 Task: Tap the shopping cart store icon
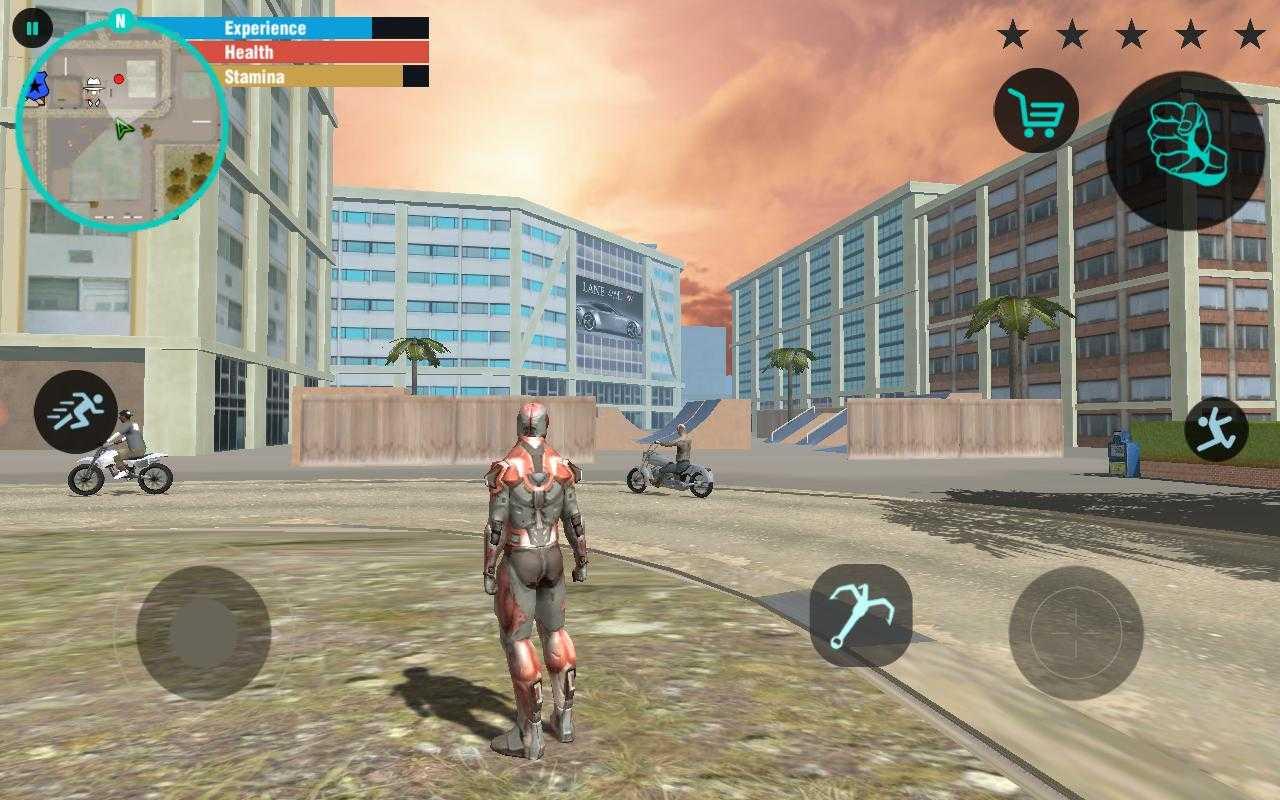coord(1036,108)
